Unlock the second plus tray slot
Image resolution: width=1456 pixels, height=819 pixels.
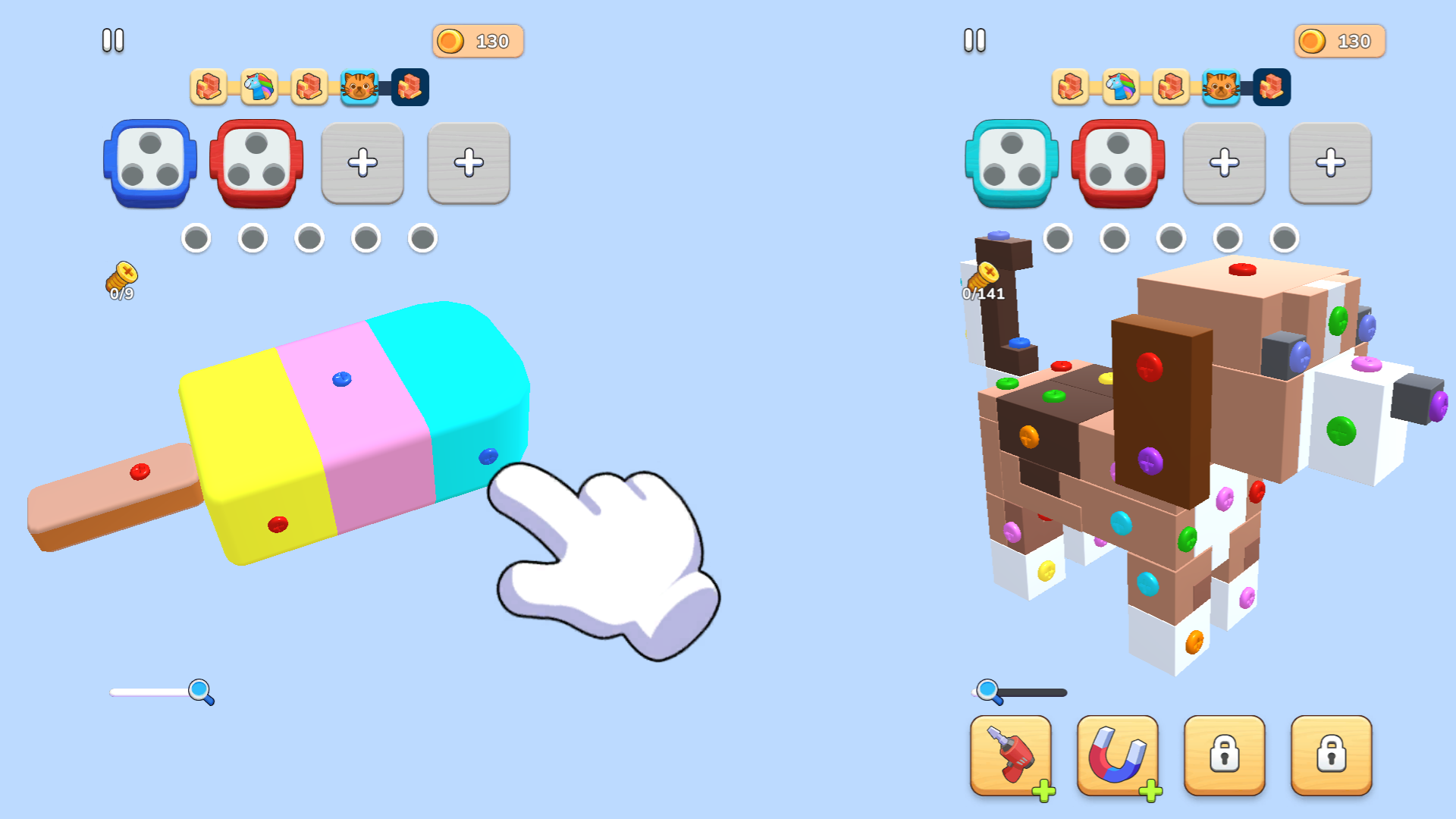[x=468, y=162]
